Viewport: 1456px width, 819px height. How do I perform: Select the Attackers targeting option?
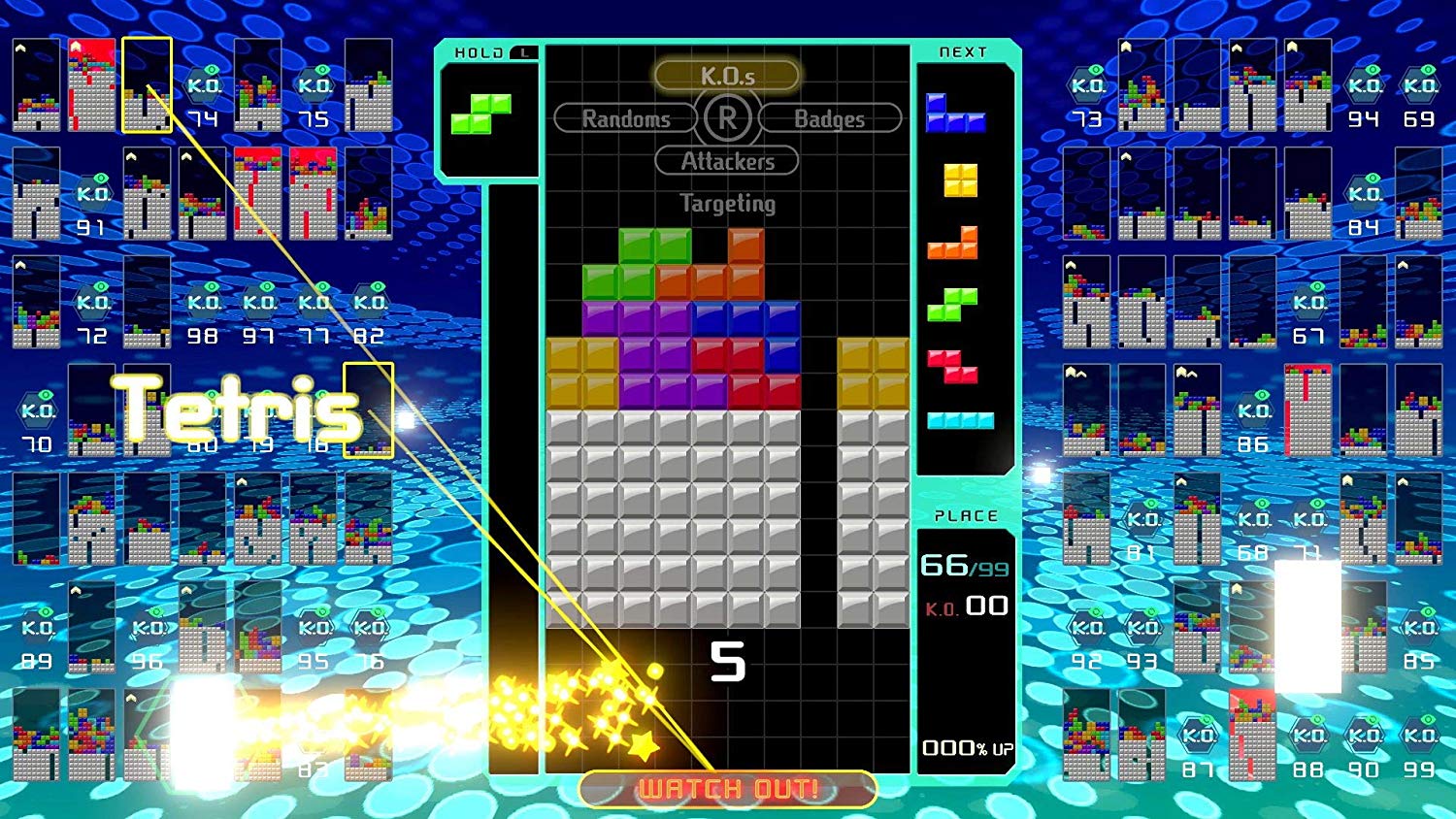coord(726,161)
